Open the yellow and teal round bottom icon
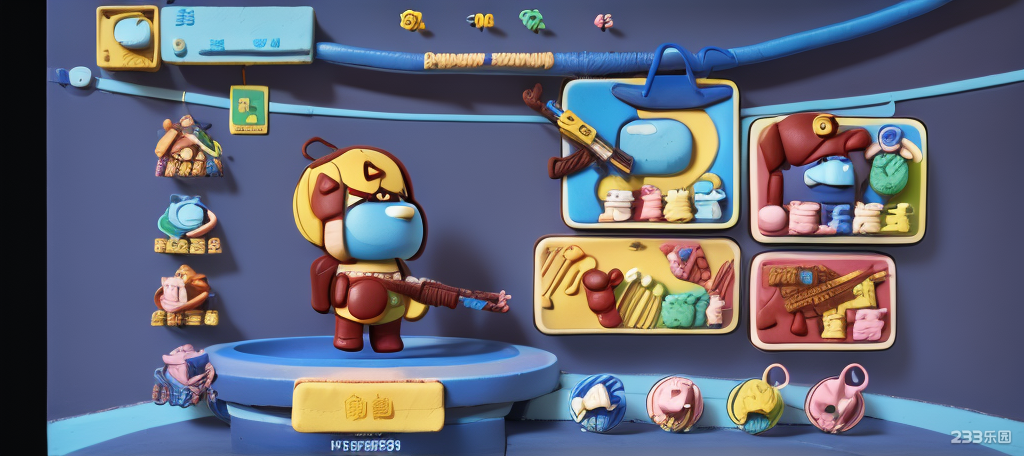Viewport: 1024px width, 456px height. coord(755,404)
